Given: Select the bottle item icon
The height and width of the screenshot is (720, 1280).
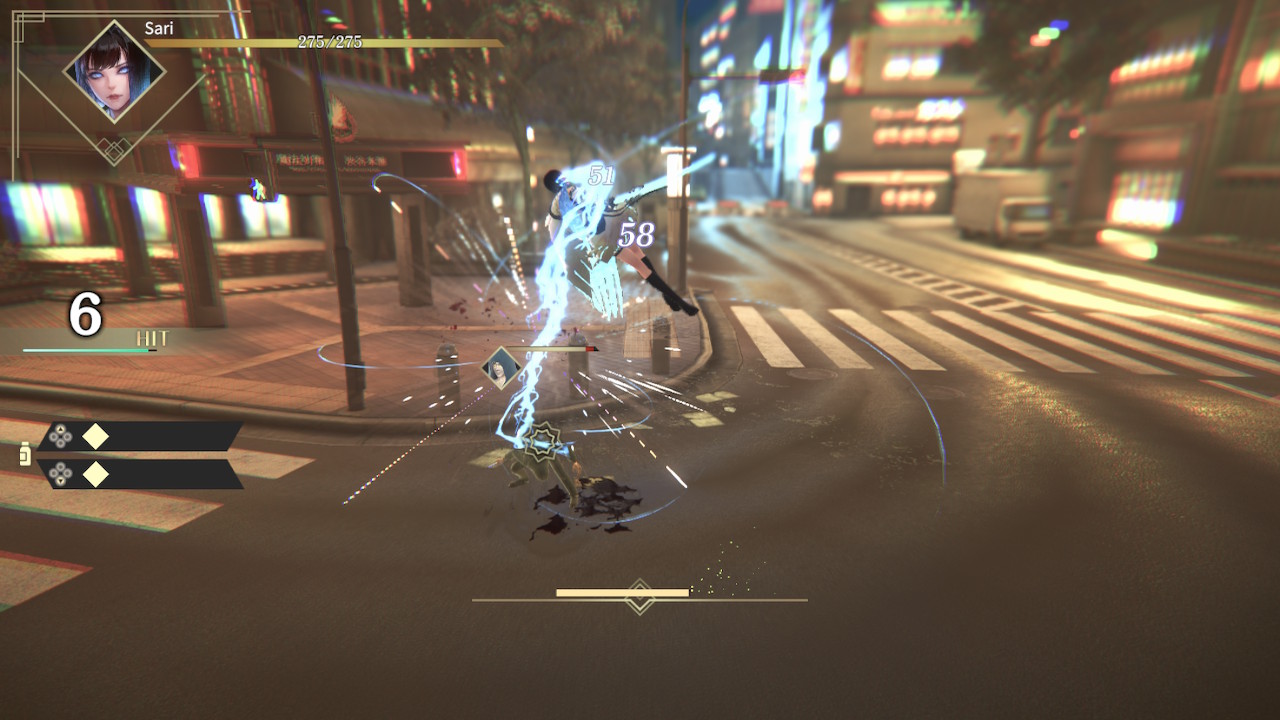Looking at the screenshot, I should point(25,455).
